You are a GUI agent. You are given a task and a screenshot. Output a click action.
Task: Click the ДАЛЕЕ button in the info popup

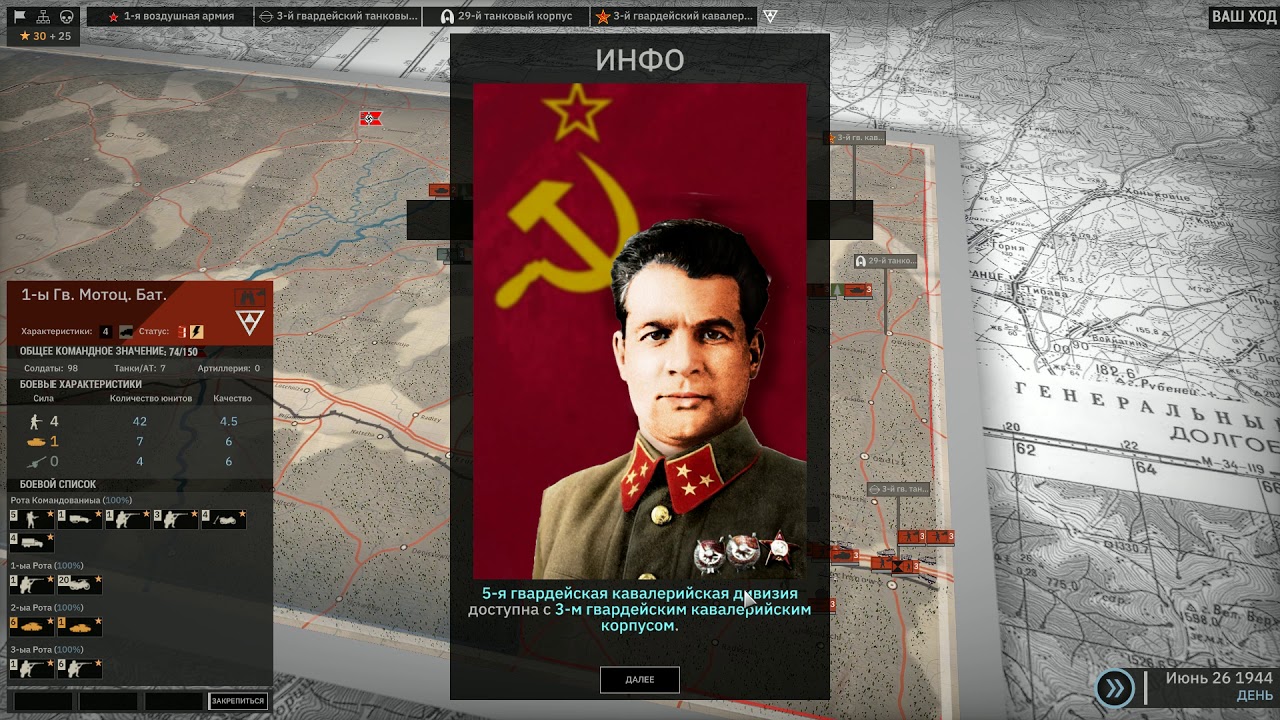tap(640, 680)
